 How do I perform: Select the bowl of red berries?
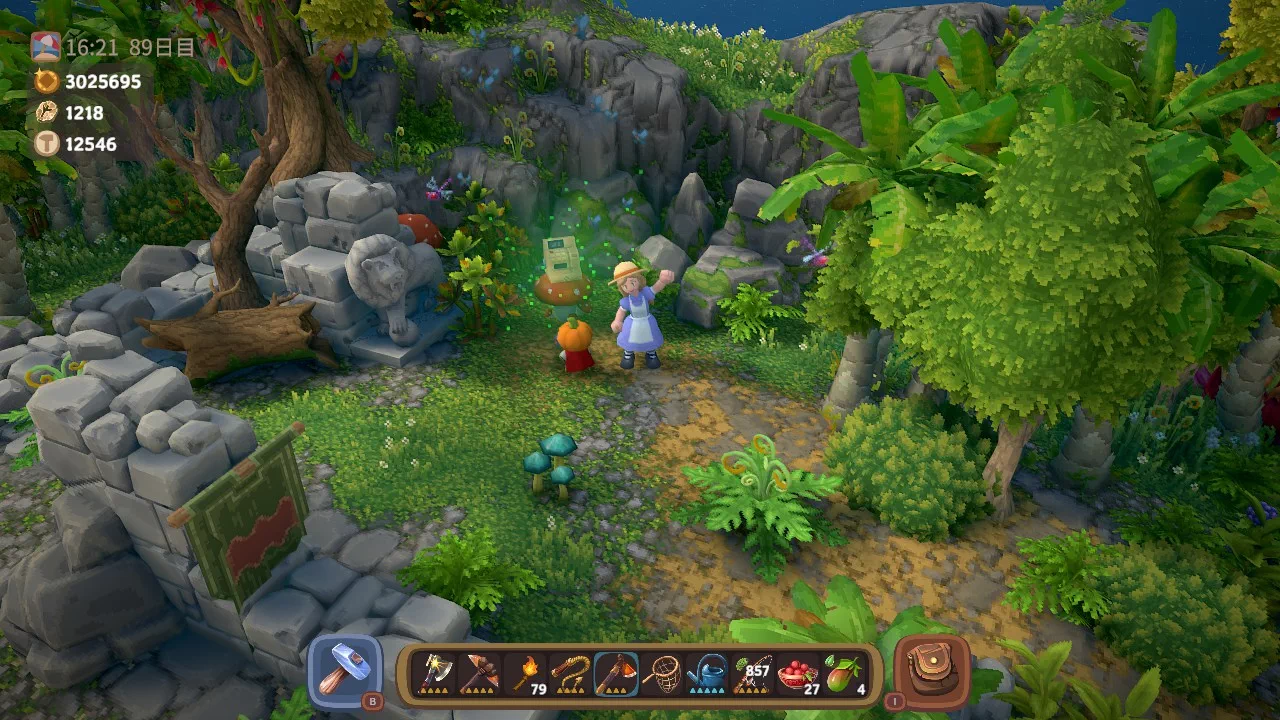point(797,673)
